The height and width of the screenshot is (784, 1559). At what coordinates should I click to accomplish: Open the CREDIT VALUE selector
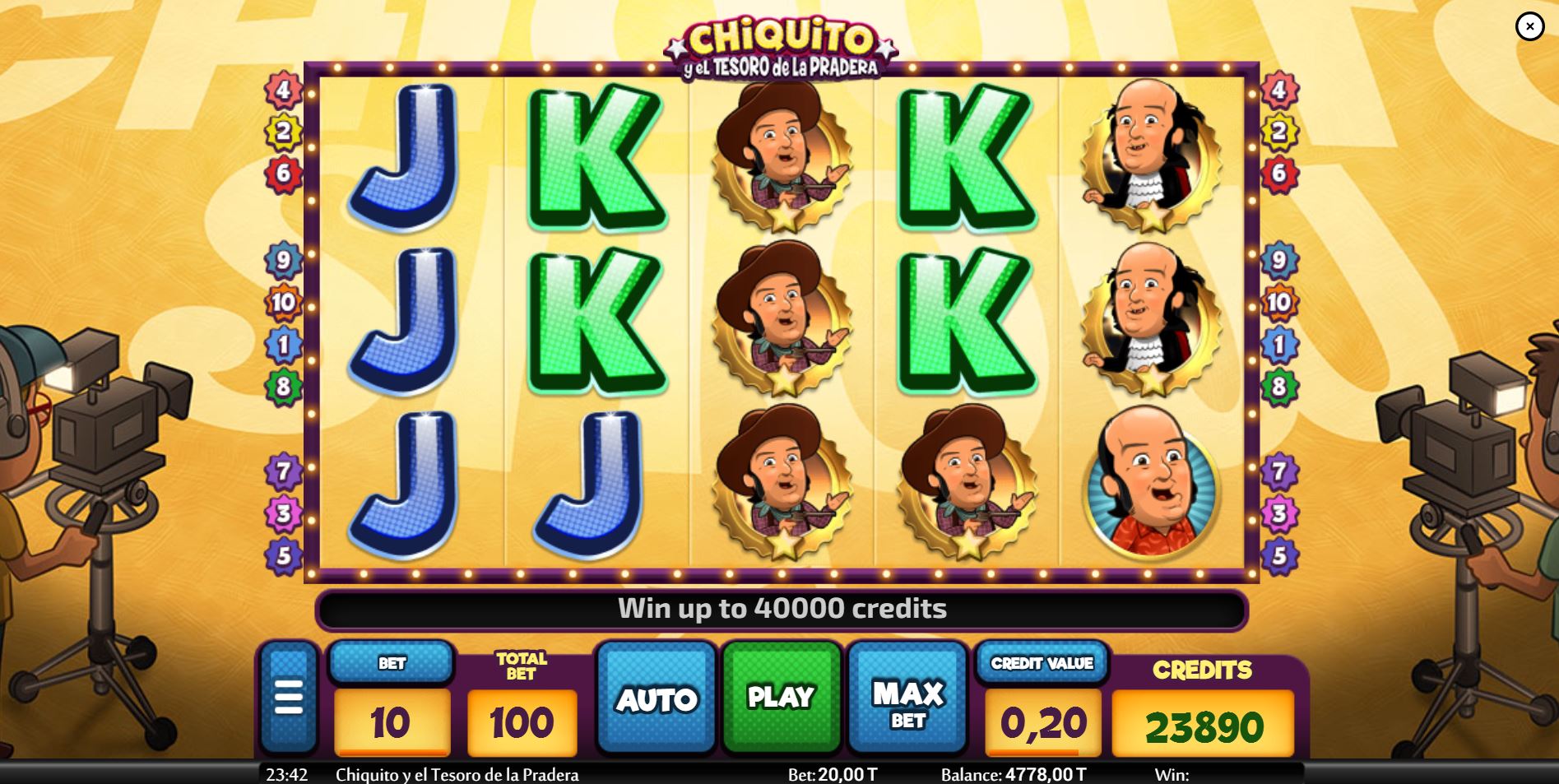[1042, 662]
